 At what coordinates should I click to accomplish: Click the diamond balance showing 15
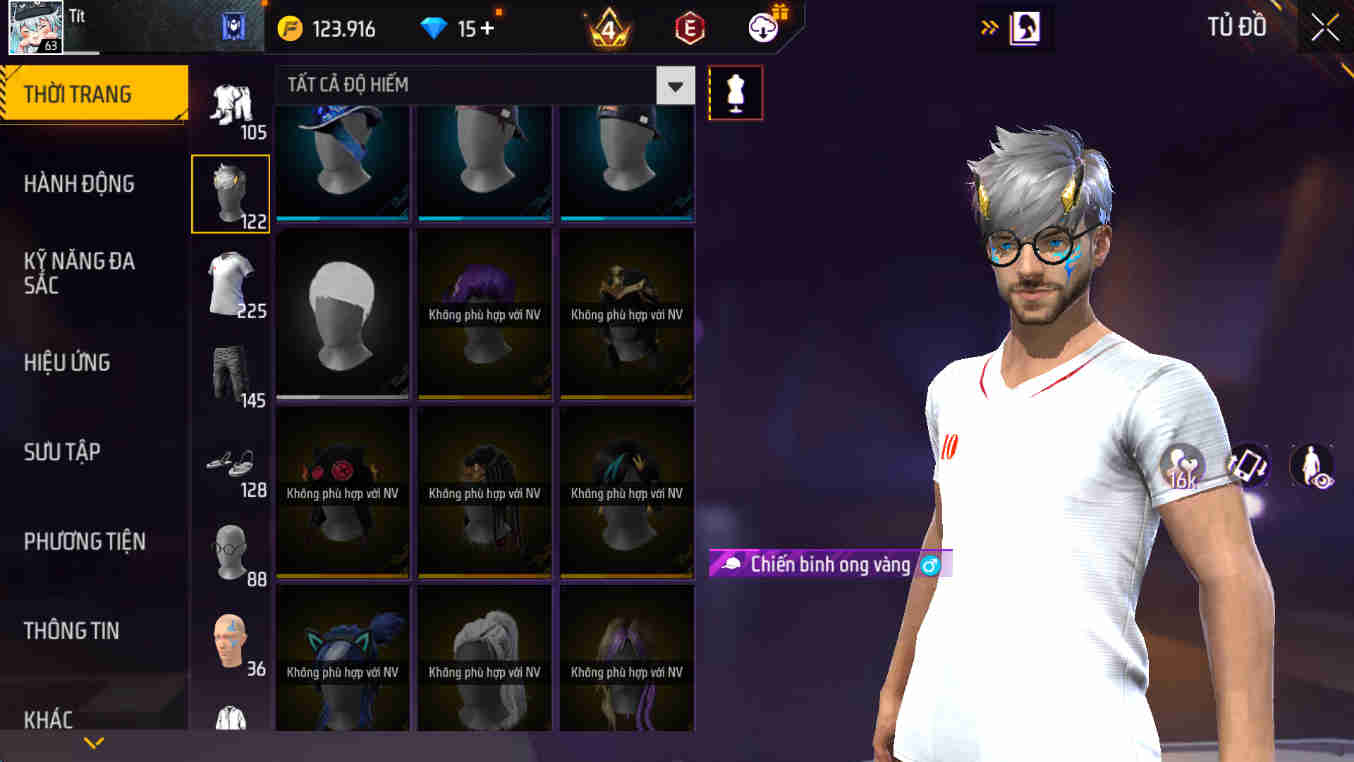pos(455,28)
